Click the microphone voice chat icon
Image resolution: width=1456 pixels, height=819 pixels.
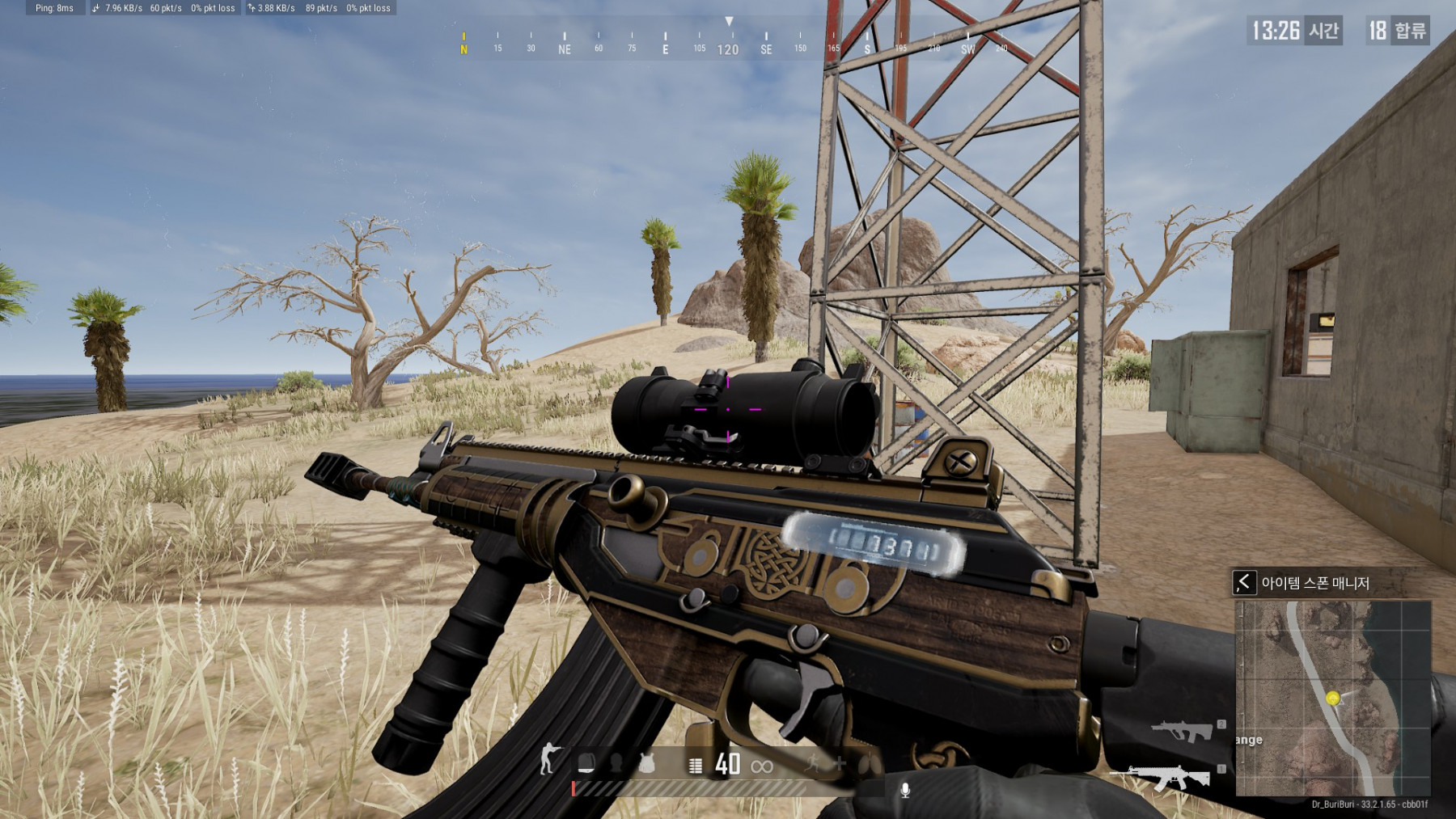coord(905,790)
